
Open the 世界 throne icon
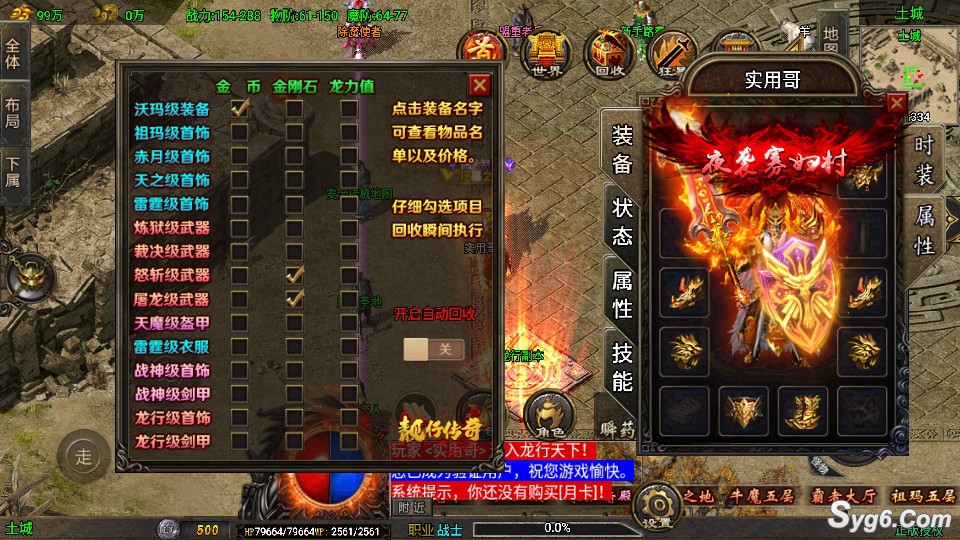click(546, 54)
